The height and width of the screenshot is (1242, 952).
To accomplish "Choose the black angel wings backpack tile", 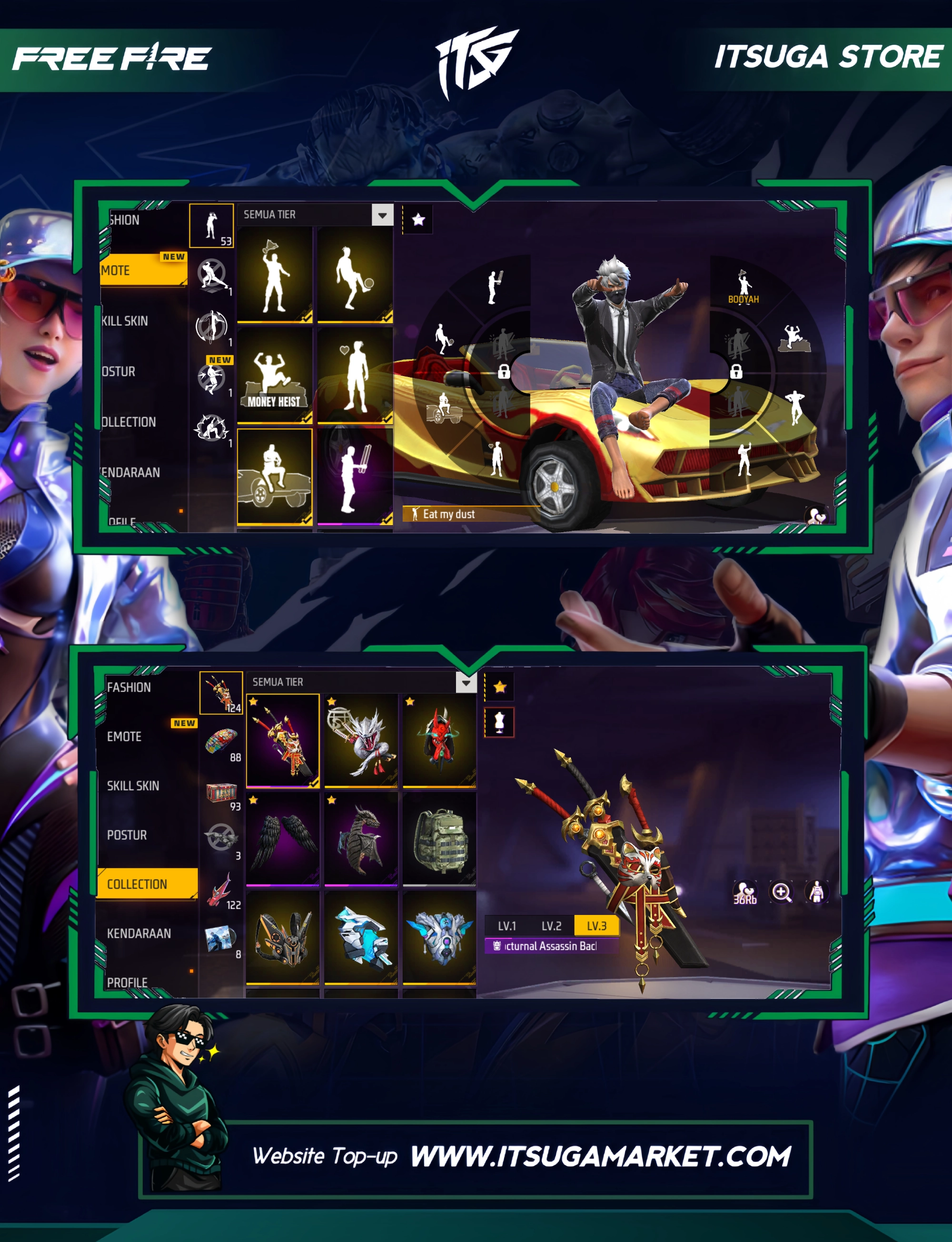I will tap(283, 839).
